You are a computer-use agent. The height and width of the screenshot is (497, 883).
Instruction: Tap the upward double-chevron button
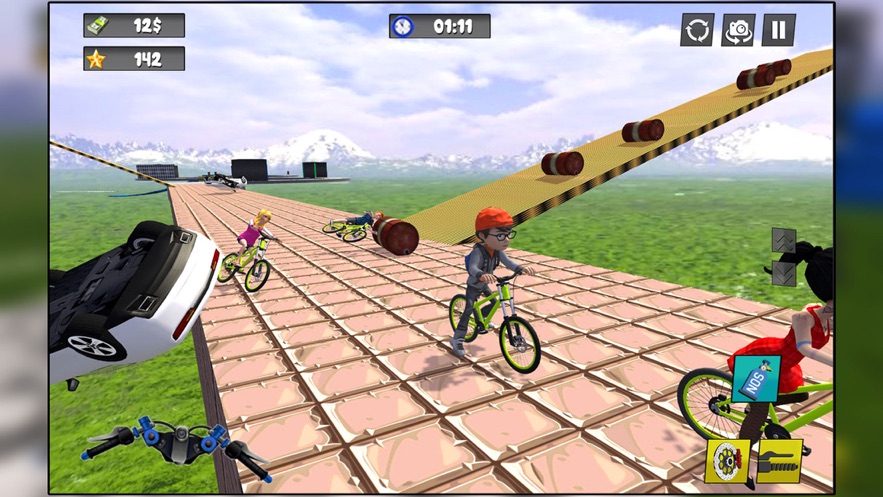point(784,241)
